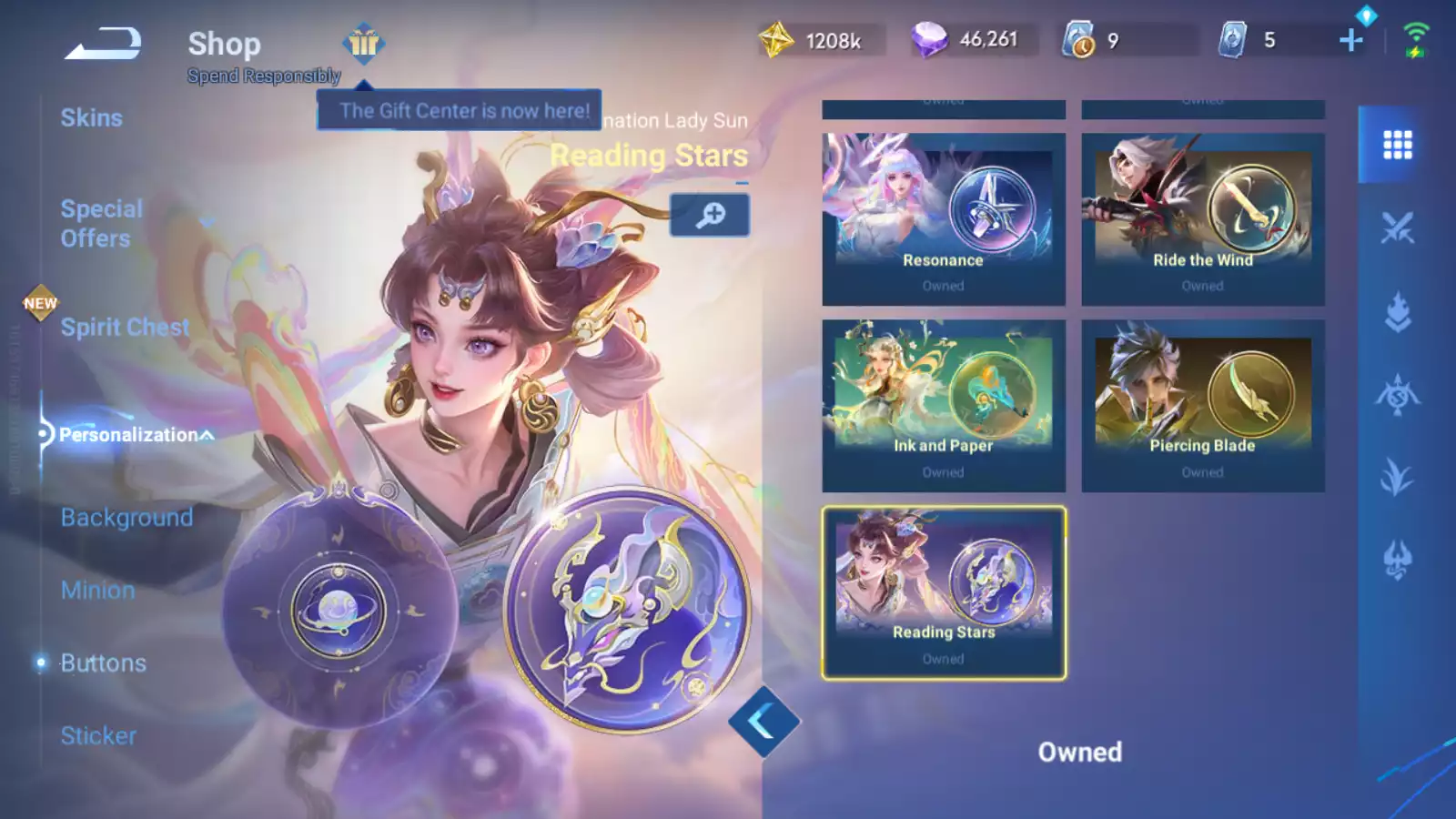Add more currency with the plus button

coord(1351,40)
